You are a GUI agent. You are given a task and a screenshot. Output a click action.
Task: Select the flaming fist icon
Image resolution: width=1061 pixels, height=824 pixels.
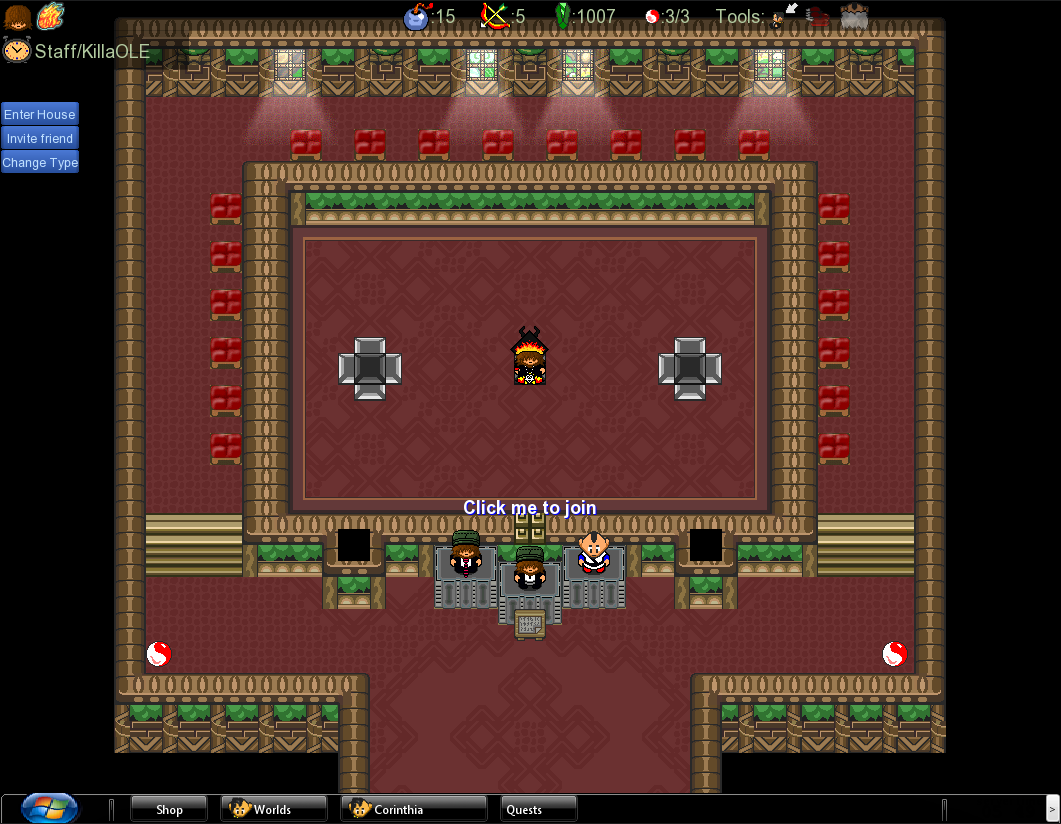click(x=50, y=17)
